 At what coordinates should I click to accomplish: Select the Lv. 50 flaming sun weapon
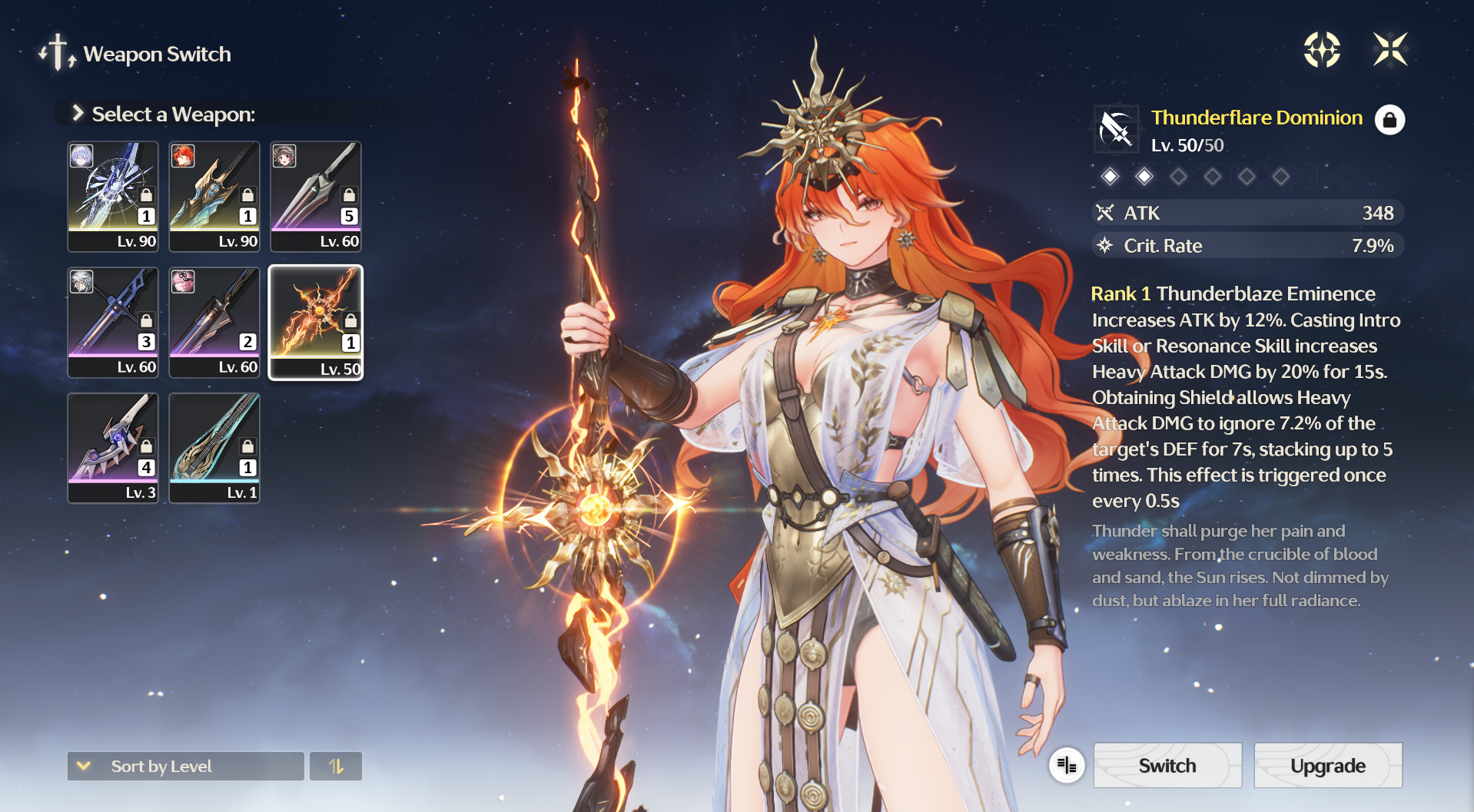pyautogui.click(x=316, y=323)
